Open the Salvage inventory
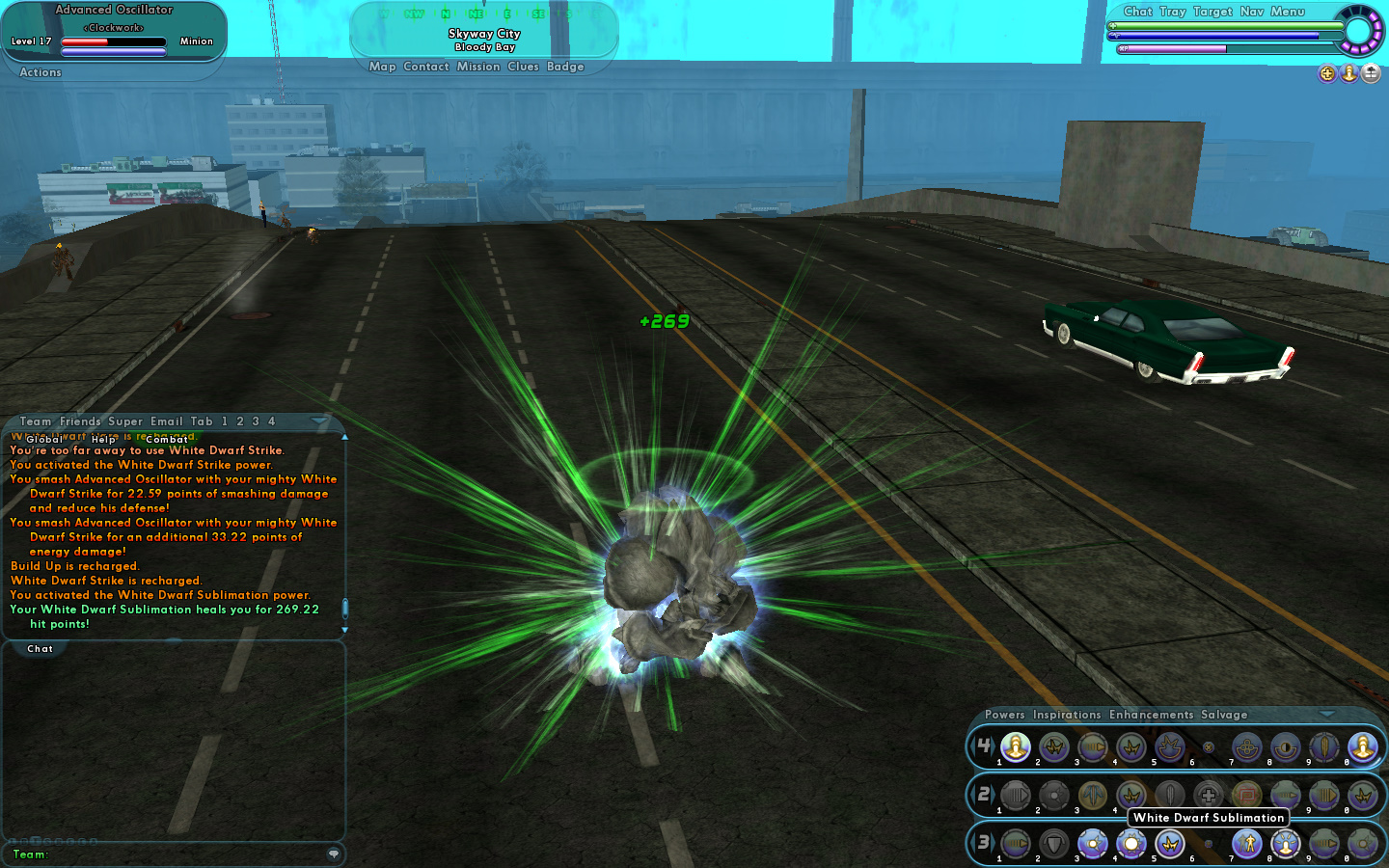This screenshot has height=868, width=1389. click(1224, 715)
